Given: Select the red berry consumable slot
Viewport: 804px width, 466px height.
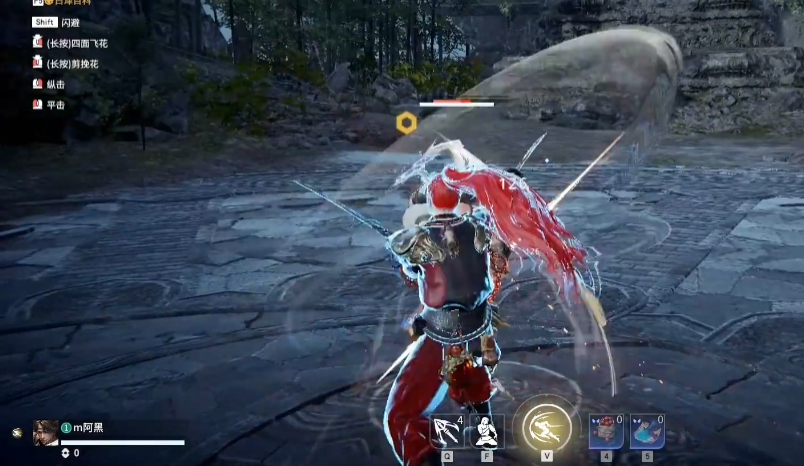Looking at the screenshot, I should (606, 430).
